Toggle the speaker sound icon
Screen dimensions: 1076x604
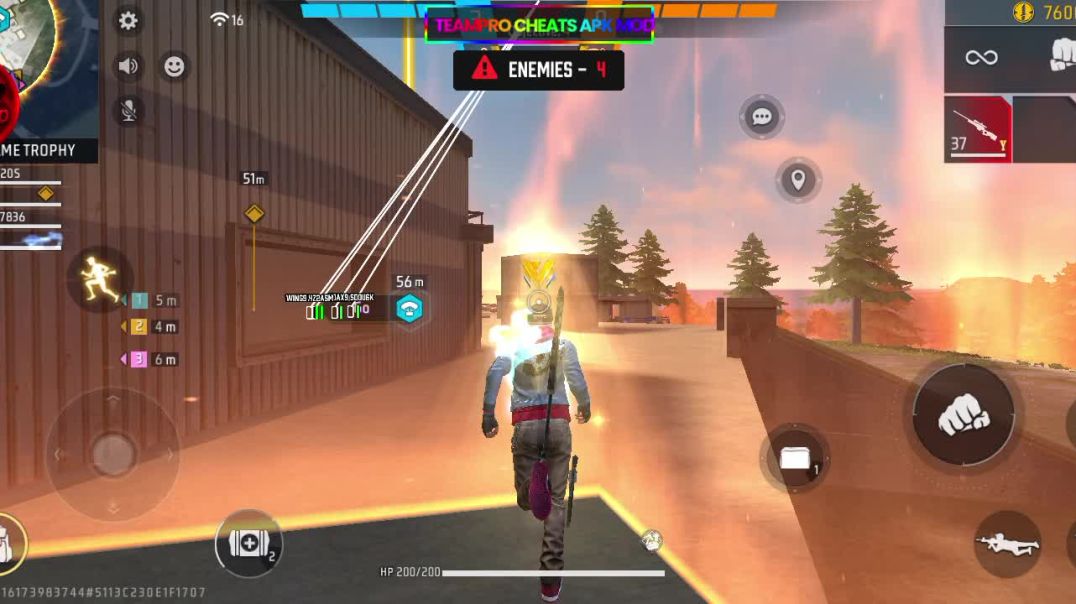pyautogui.click(x=128, y=66)
